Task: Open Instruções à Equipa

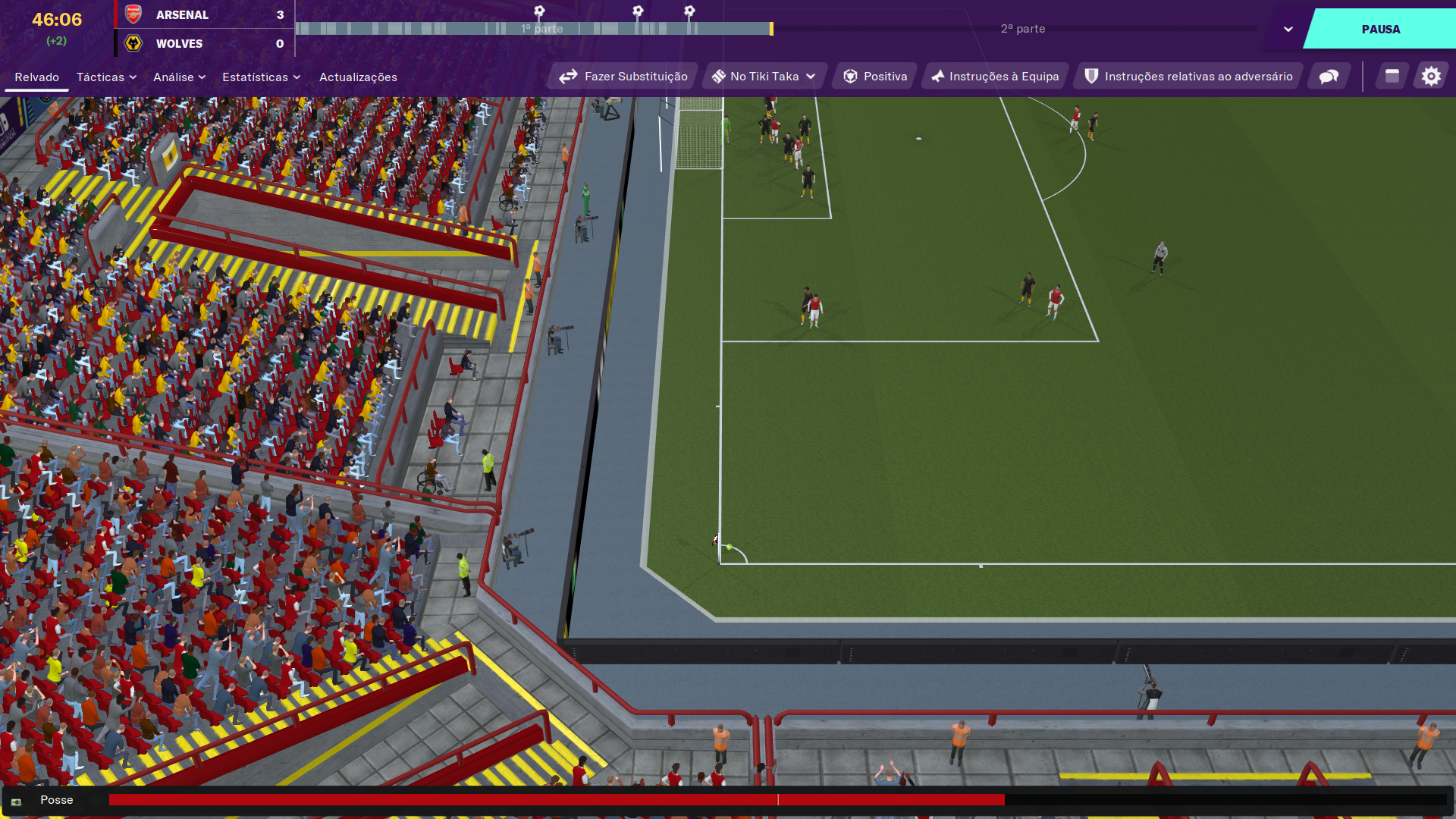Action: tap(995, 77)
